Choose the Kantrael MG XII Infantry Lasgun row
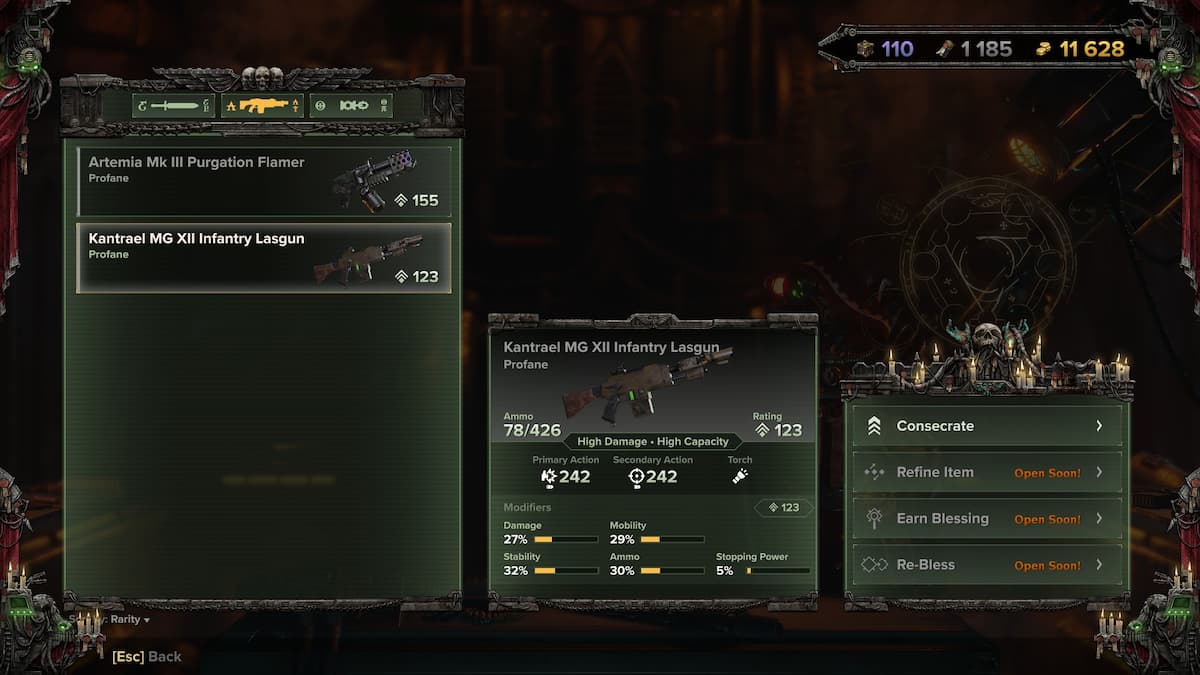This screenshot has height=675, width=1200. 264,258
